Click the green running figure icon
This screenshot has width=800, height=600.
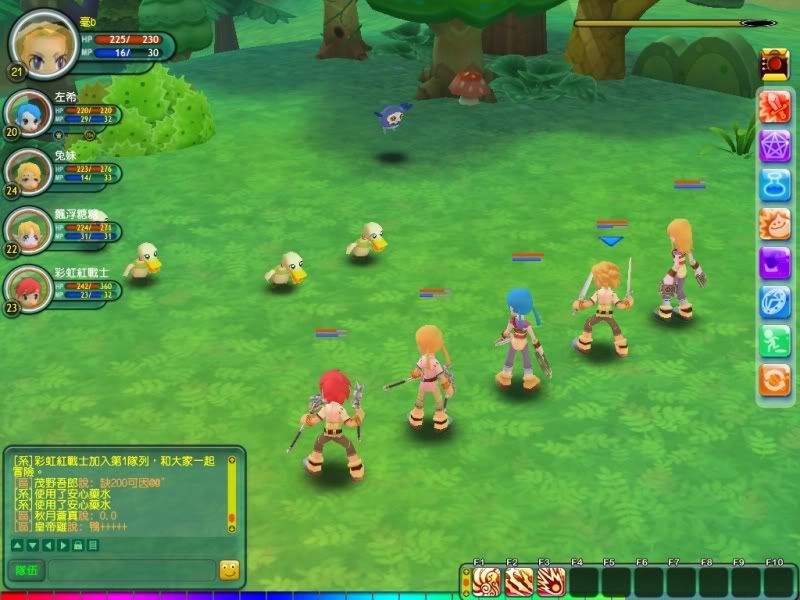pyautogui.click(x=775, y=340)
